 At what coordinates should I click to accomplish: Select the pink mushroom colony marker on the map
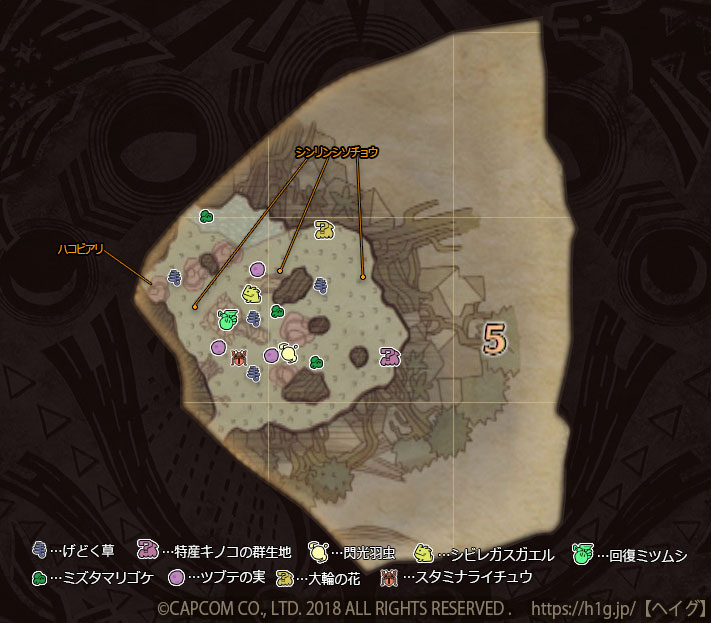tap(390, 355)
